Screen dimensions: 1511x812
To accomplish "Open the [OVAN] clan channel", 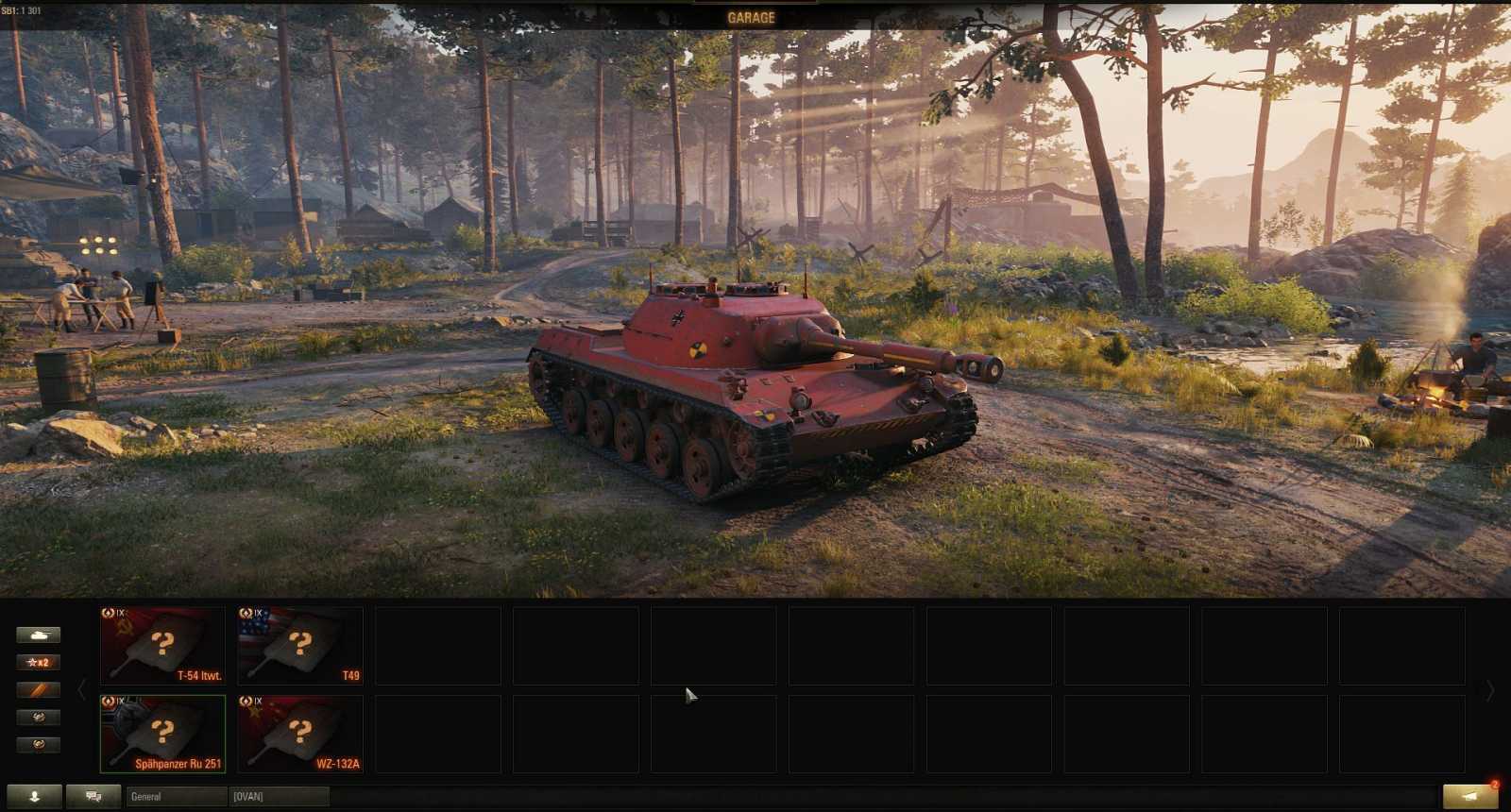I will (279, 796).
